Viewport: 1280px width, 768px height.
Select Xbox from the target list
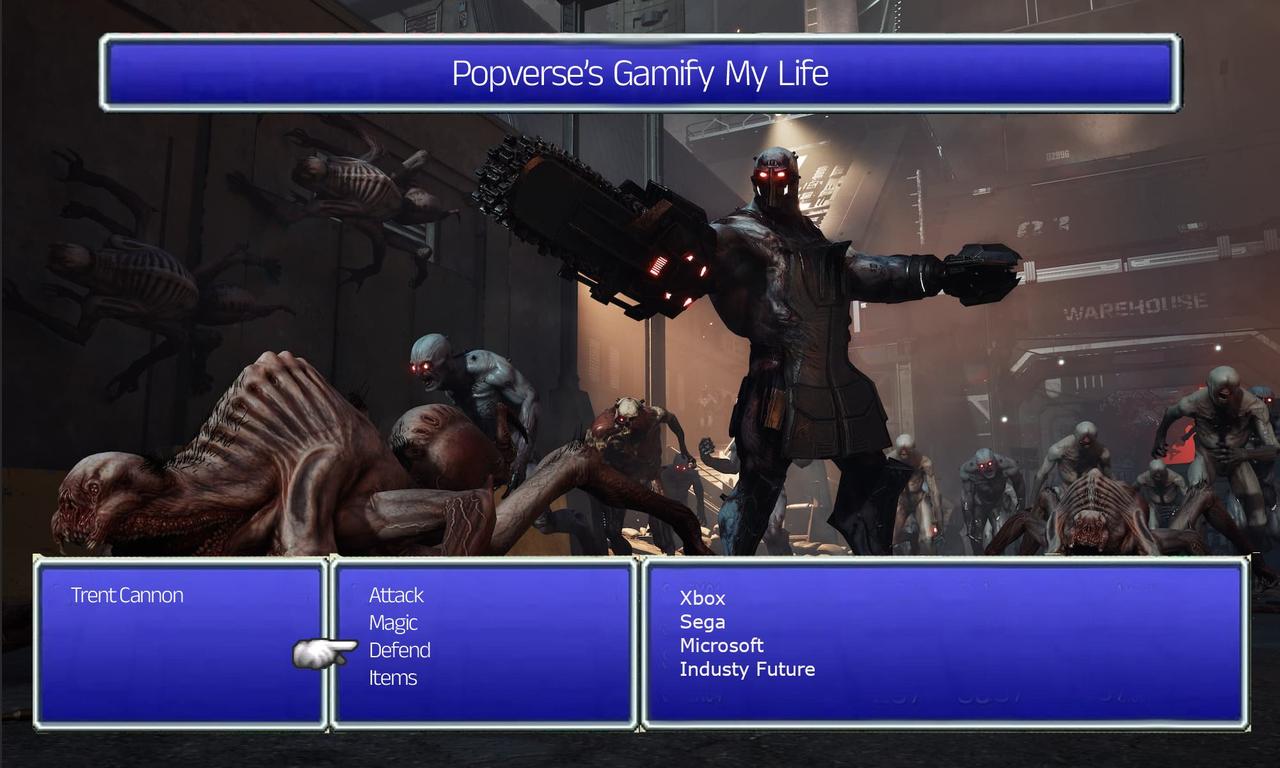coord(701,598)
